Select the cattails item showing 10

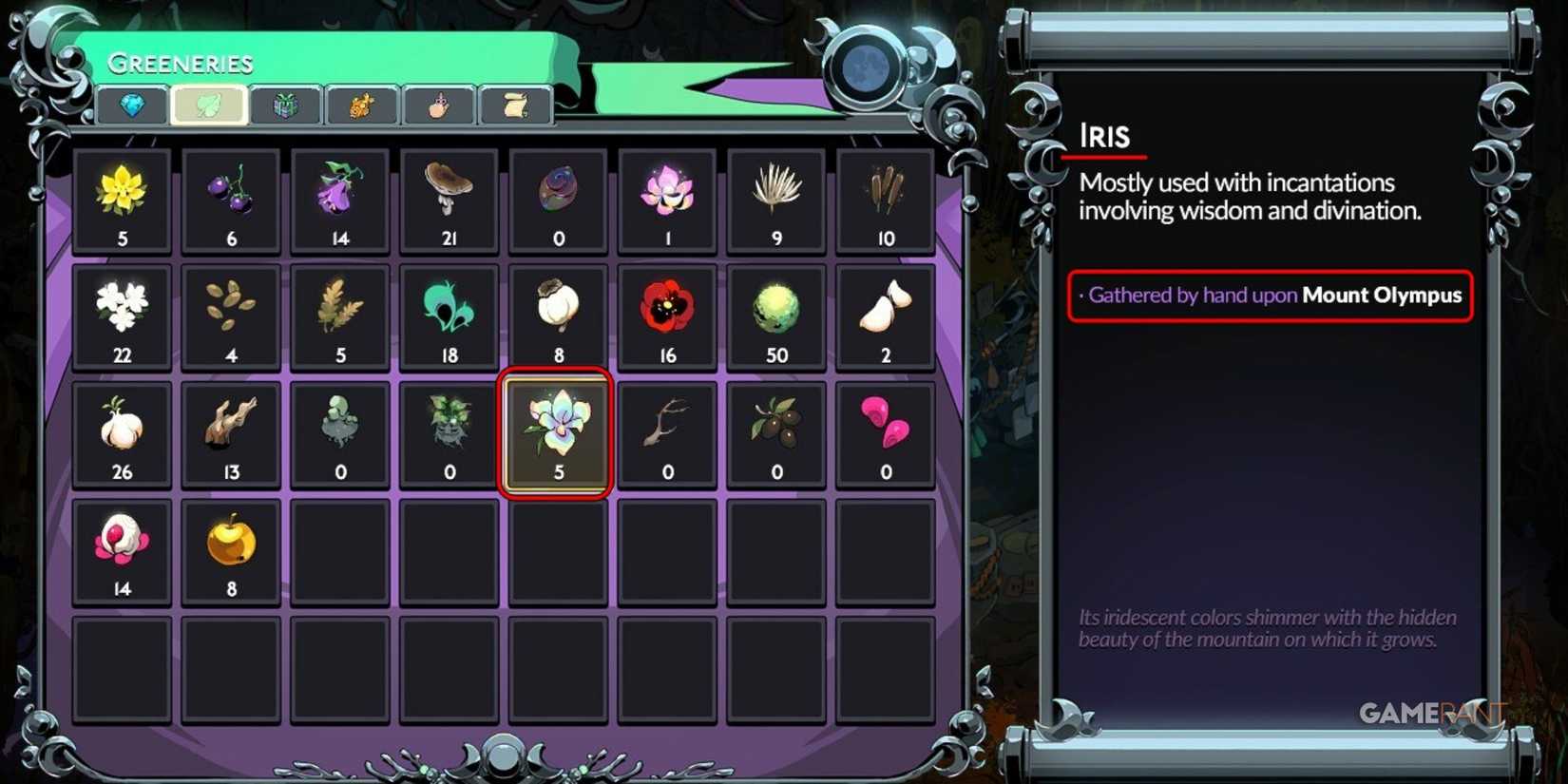(886, 195)
